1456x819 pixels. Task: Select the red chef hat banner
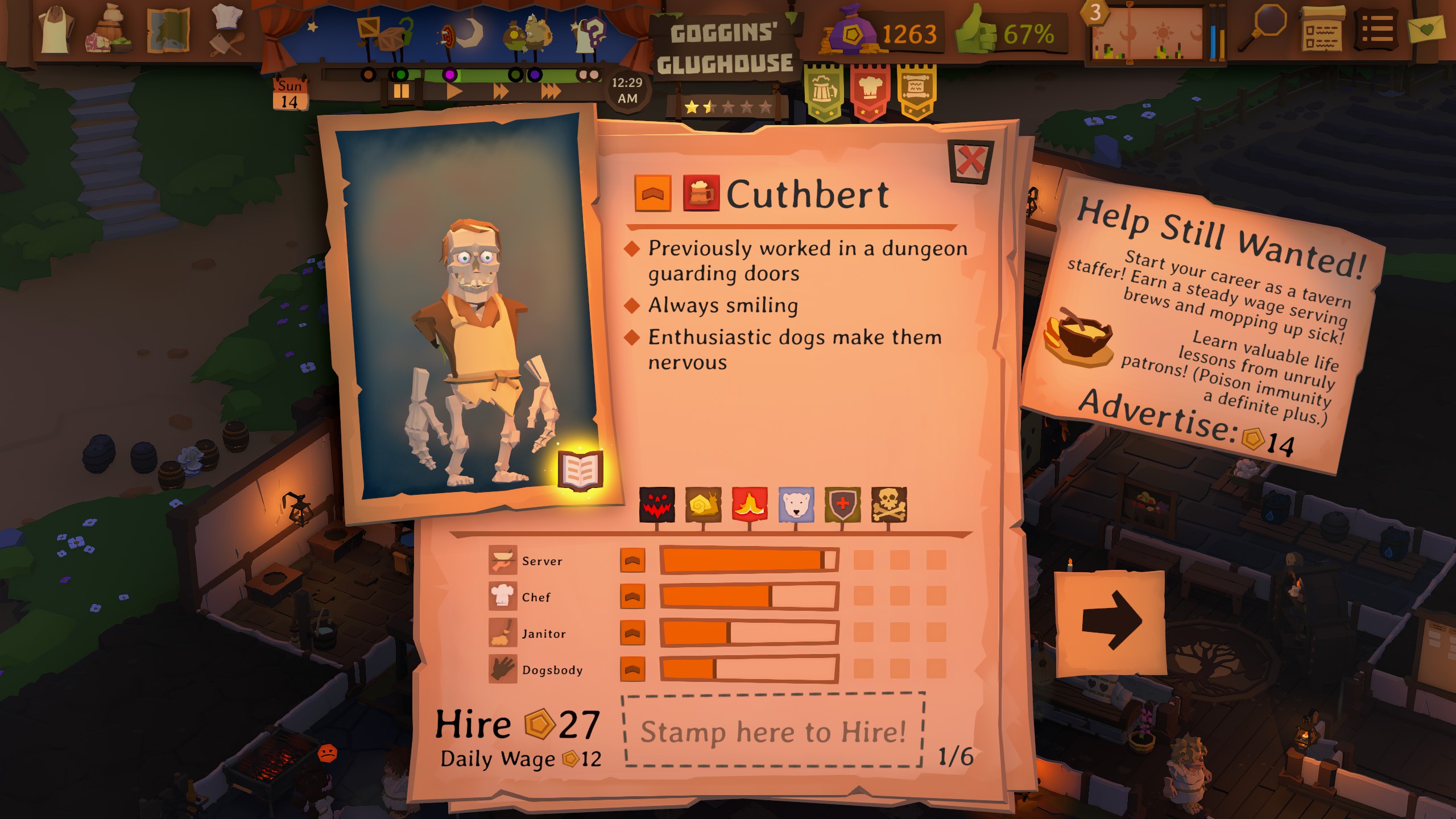870,91
